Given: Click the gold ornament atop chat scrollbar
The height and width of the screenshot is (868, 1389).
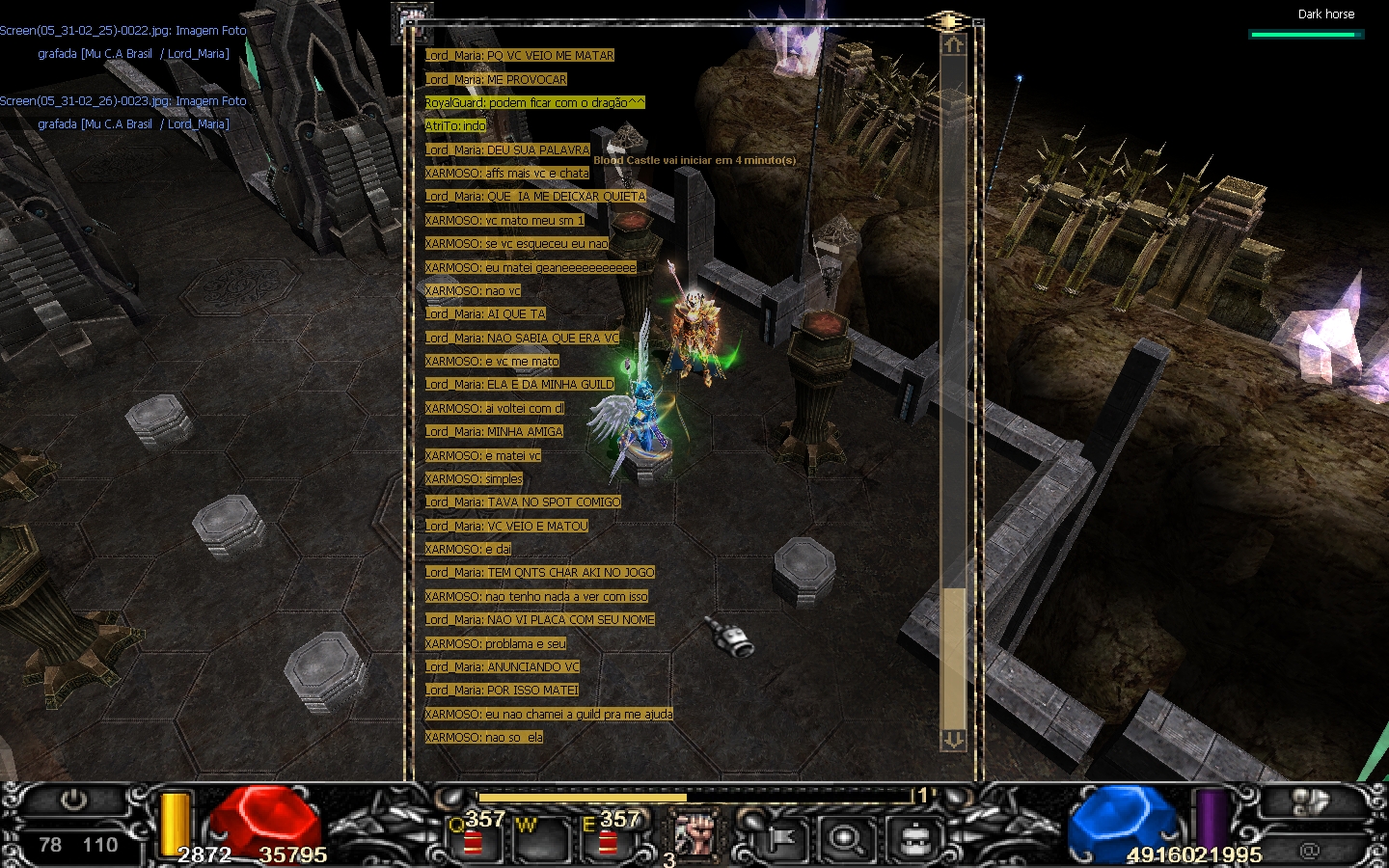Looking at the screenshot, I should tap(949, 20).
